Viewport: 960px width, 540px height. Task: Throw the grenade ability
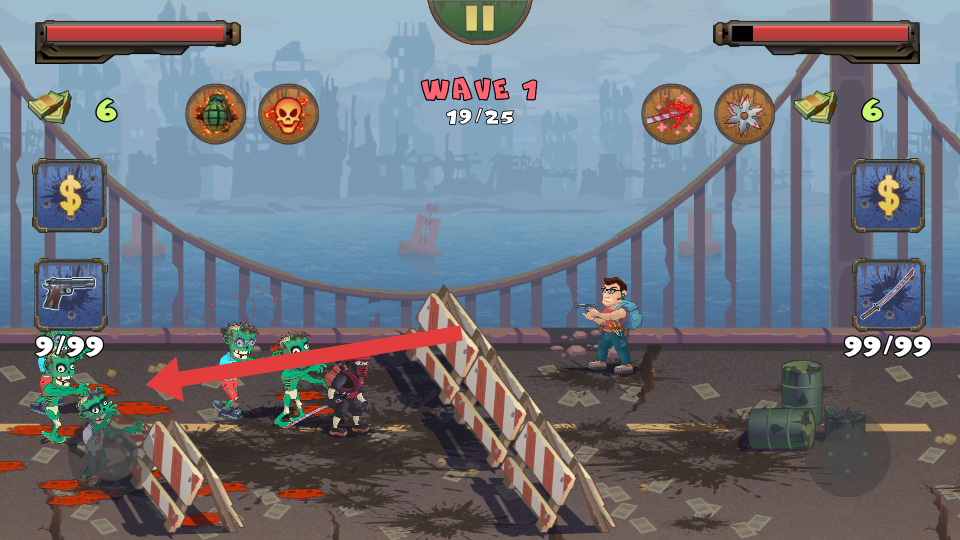pos(216,114)
